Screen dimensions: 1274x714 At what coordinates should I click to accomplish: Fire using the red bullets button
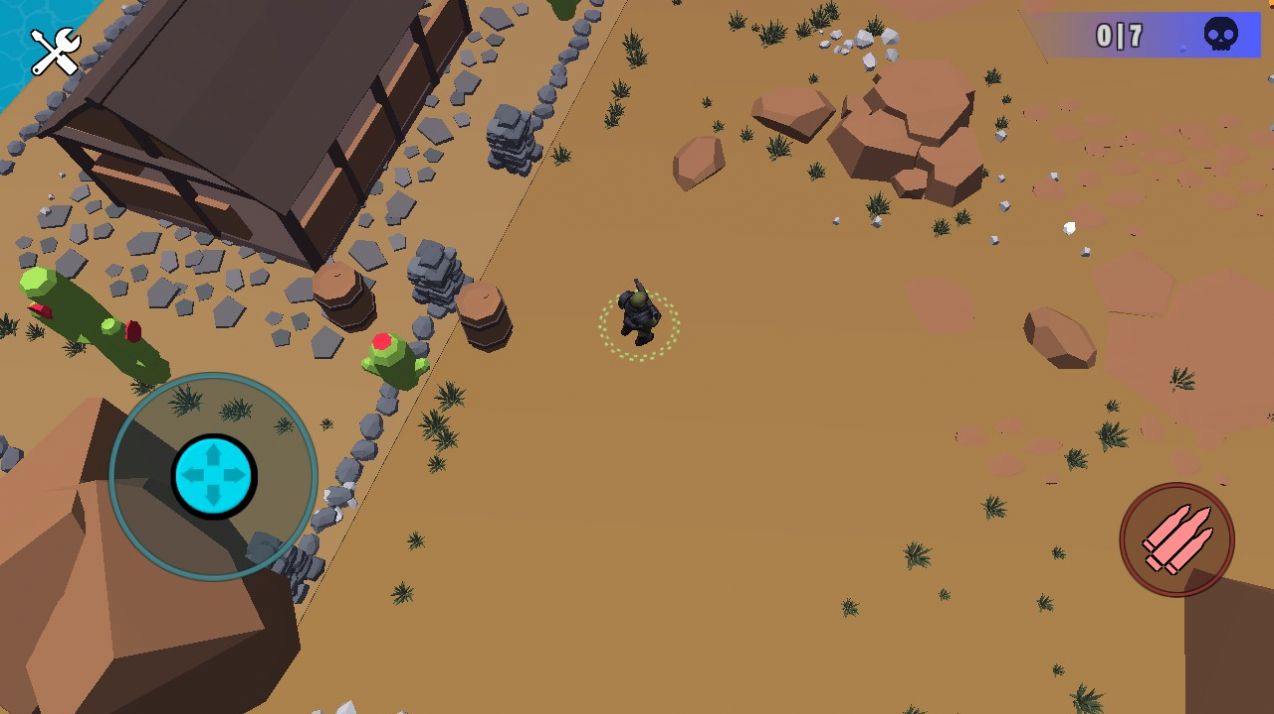tap(1177, 540)
